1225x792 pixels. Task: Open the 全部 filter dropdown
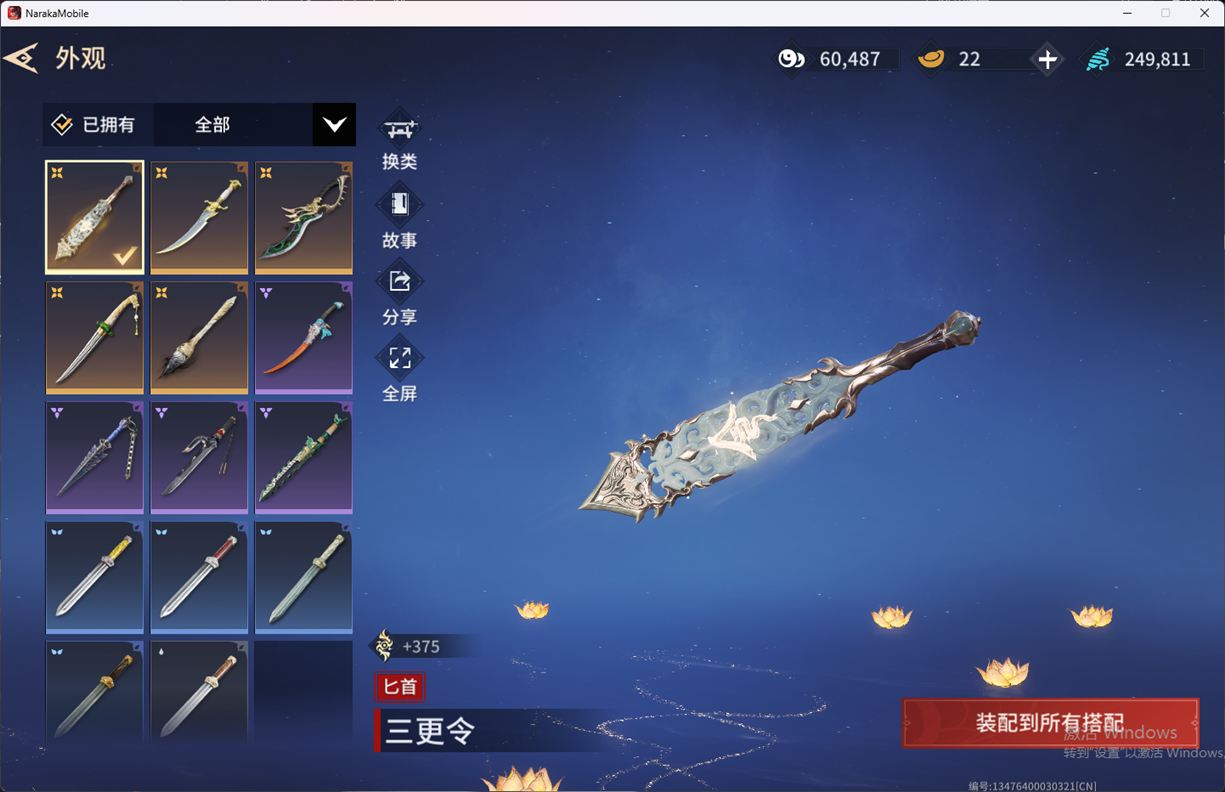click(334, 125)
